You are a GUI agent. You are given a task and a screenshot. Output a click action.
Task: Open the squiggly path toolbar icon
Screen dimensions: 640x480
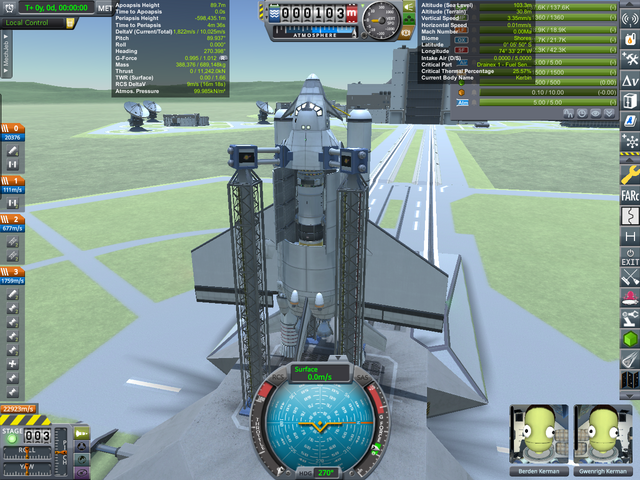coord(630,215)
